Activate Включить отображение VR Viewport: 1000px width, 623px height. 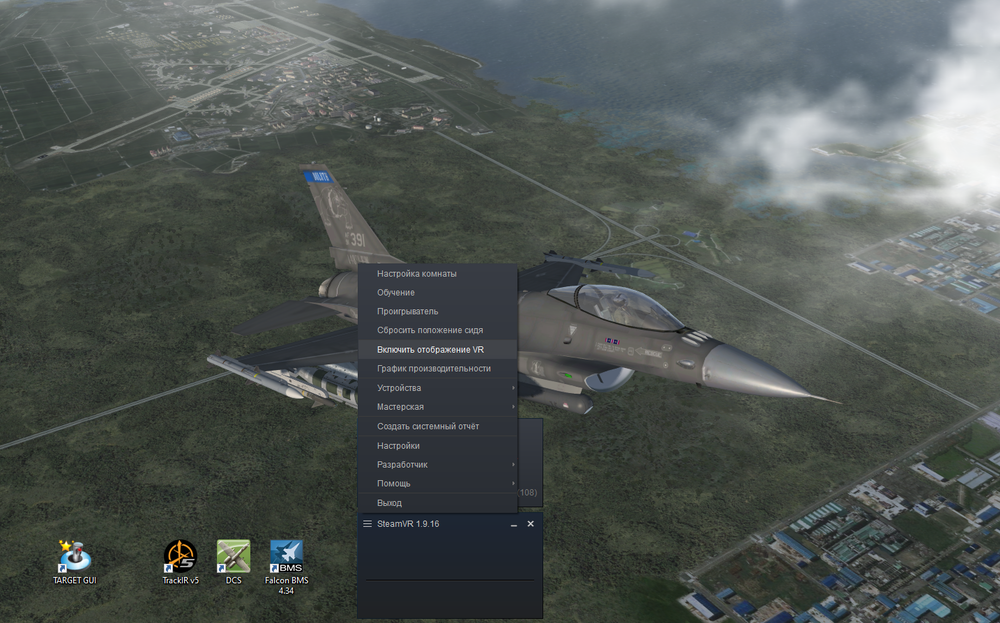pos(430,350)
